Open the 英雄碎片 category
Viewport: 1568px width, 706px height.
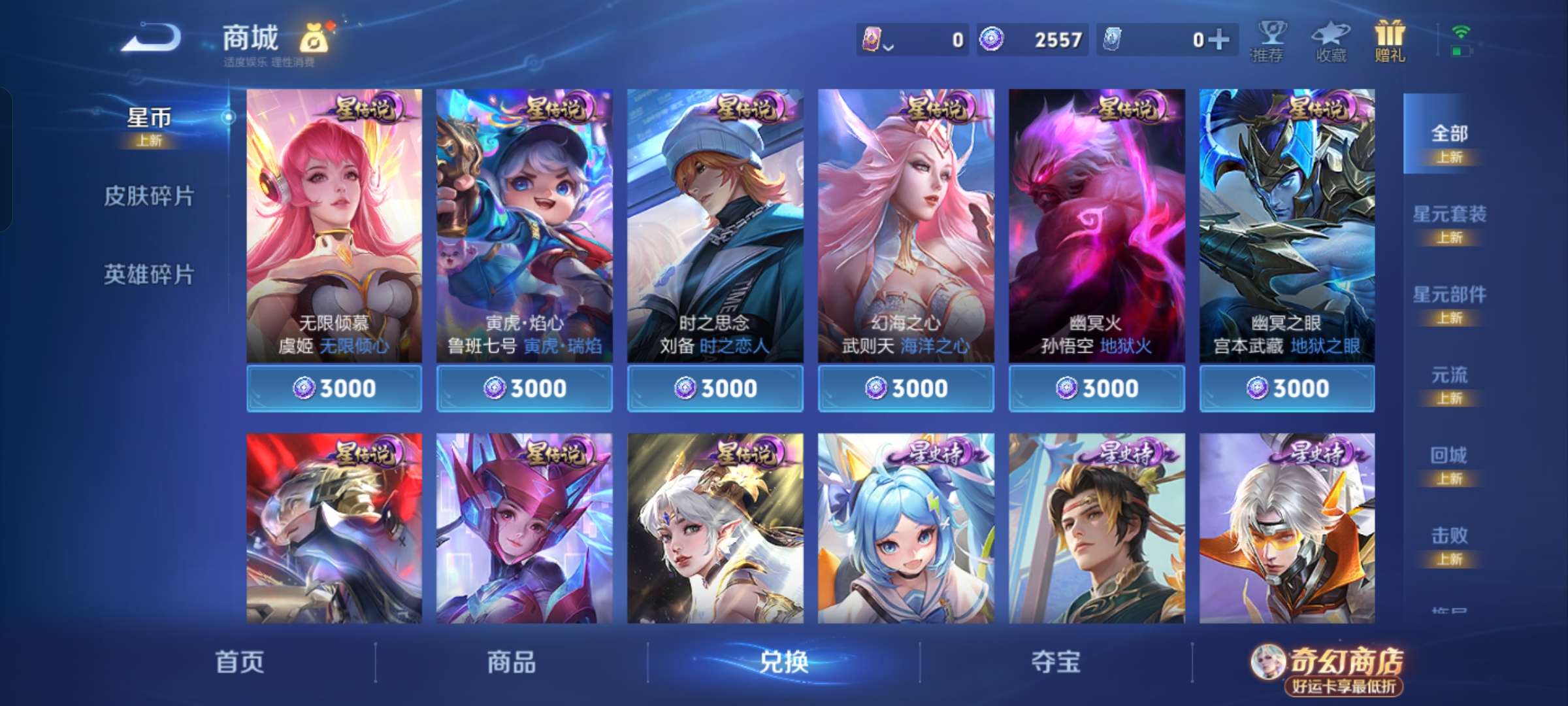148,276
